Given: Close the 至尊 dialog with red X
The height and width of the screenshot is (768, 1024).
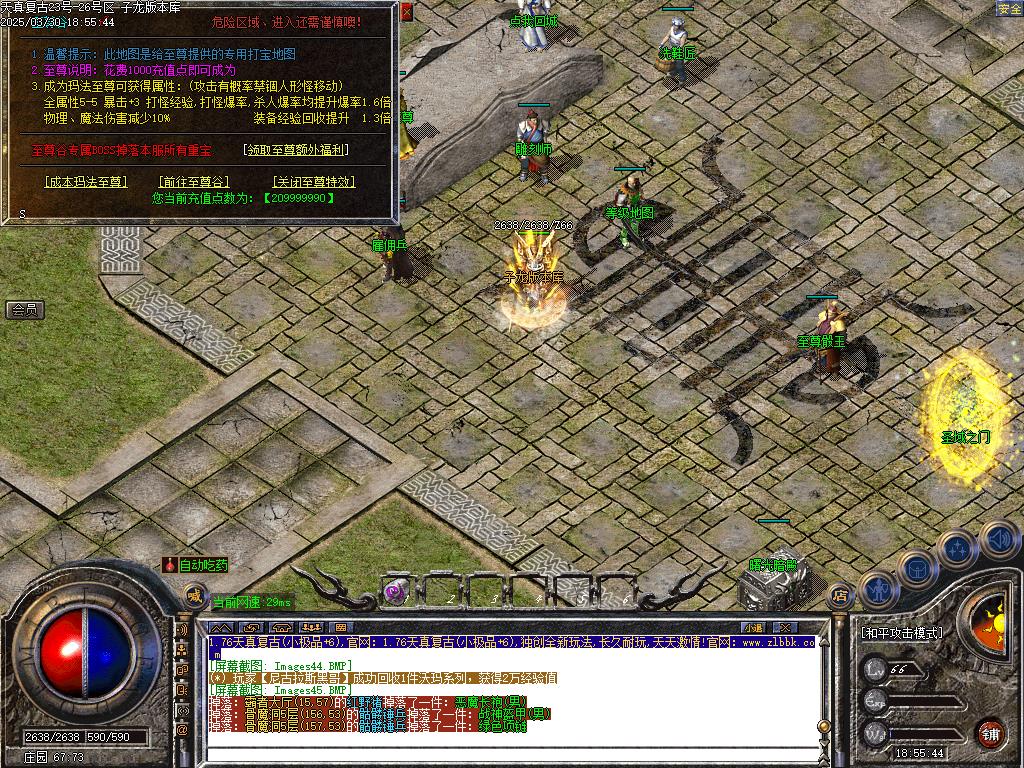Looking at the screenshot, I should point(406,12).
